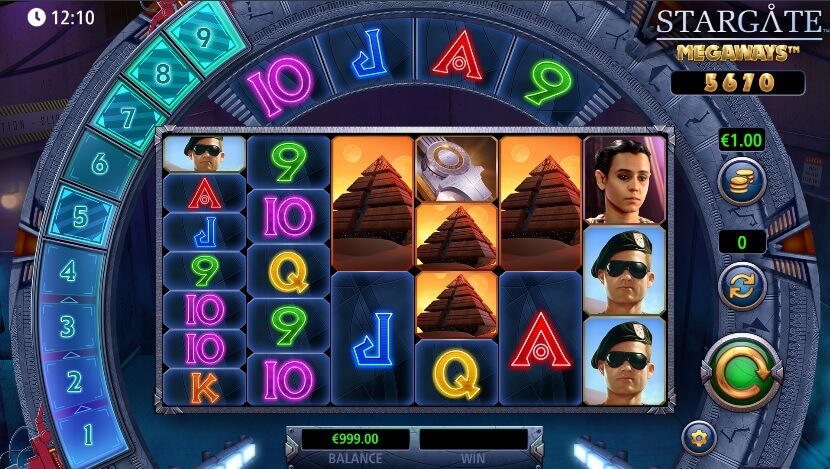
Task: Open the coin stack bet menu
Action: tap(742, 182)
